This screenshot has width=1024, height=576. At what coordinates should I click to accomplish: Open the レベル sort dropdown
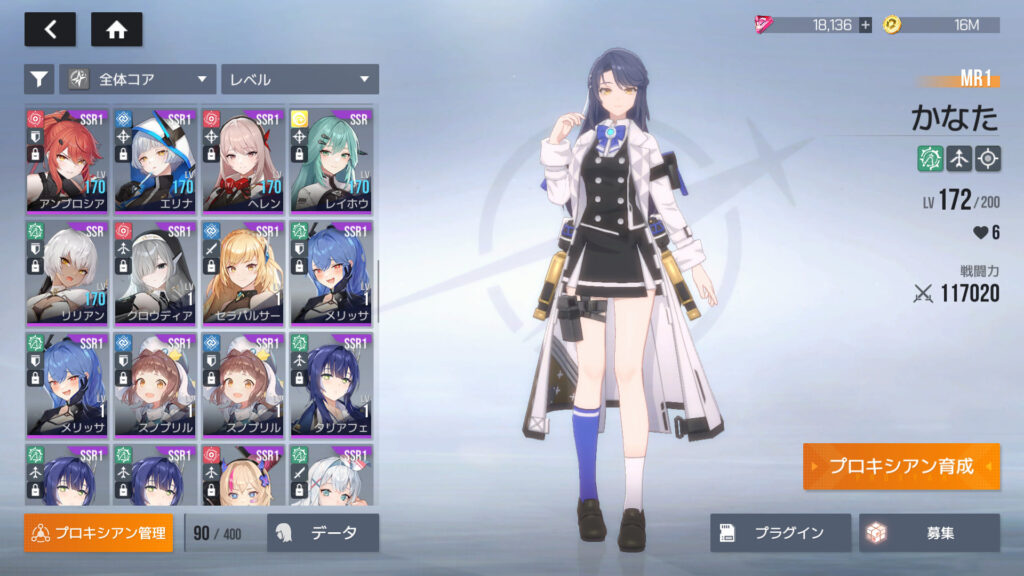tap(299, 78)
